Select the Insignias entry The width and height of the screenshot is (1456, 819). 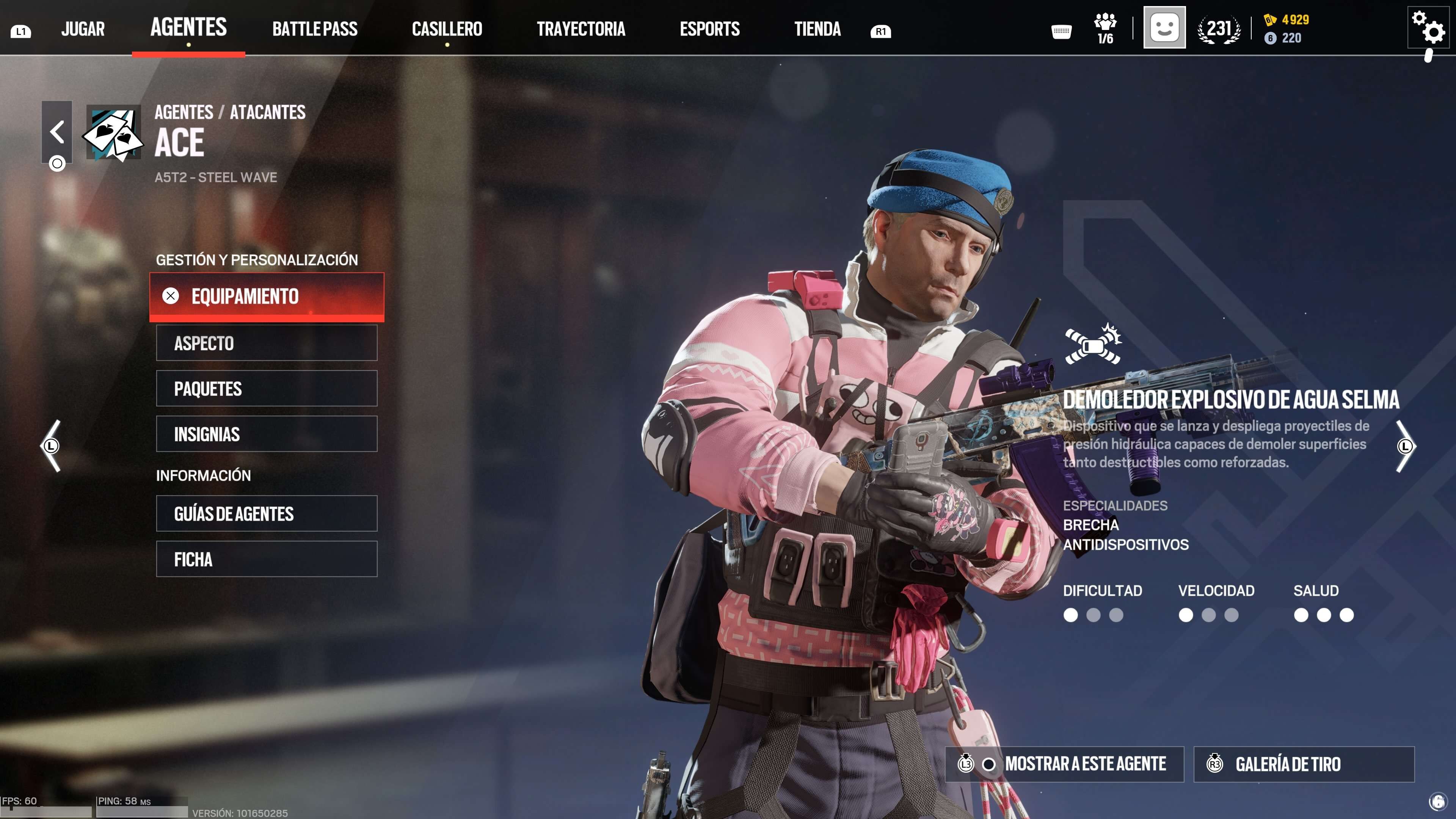click(x=267, y=434)
